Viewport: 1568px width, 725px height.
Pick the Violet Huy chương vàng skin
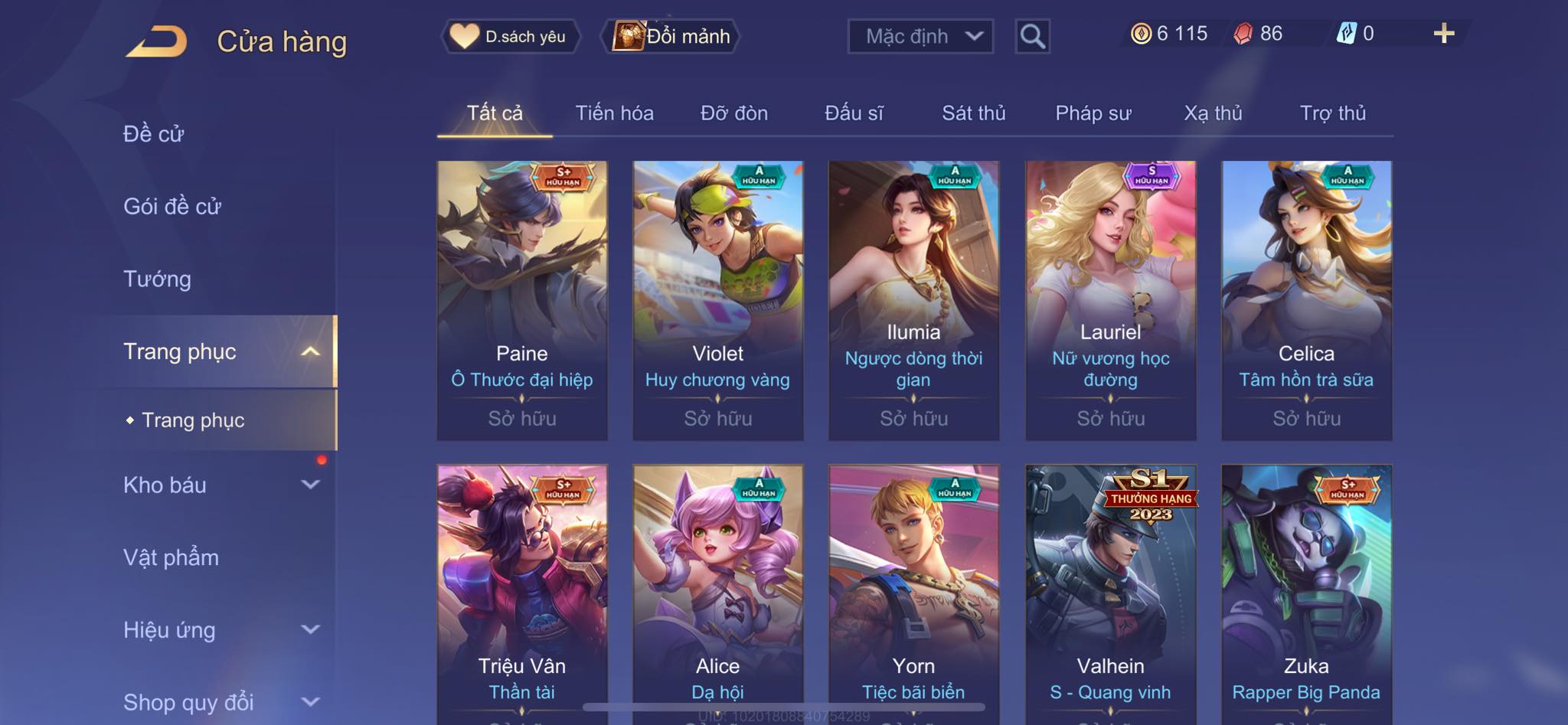pos(718,299)
